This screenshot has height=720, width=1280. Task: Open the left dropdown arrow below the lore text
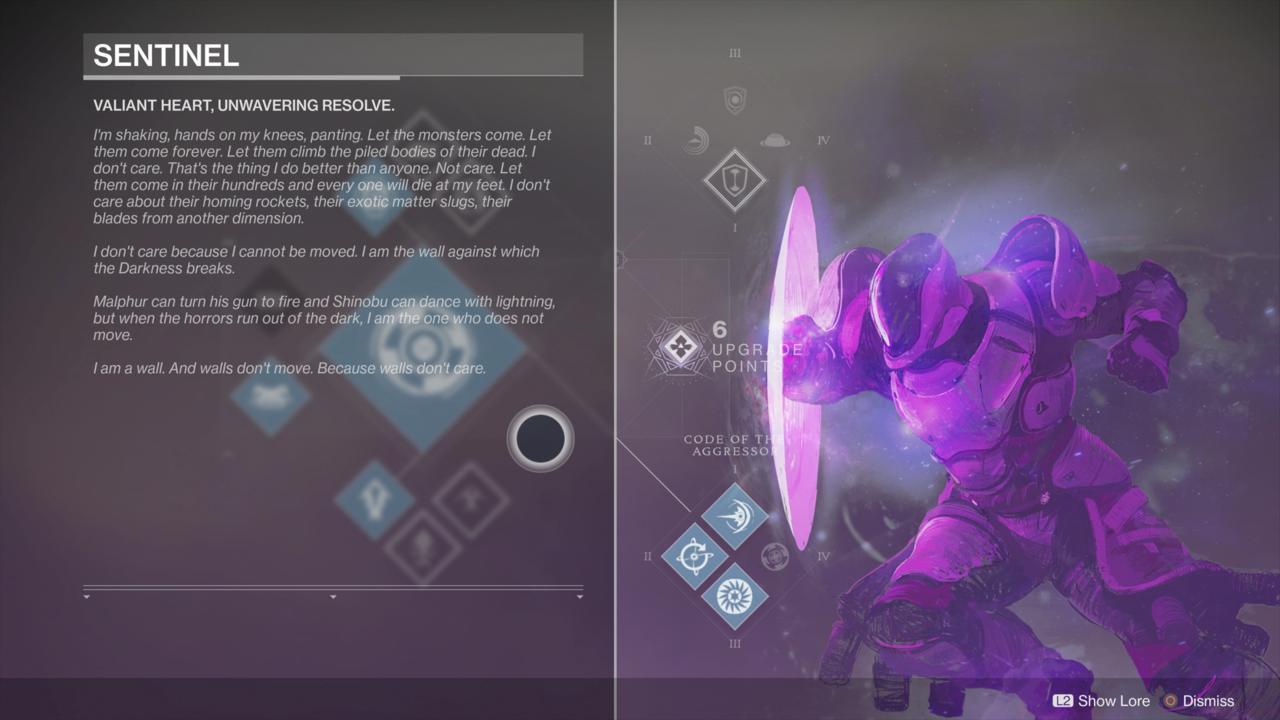(85, 596)
